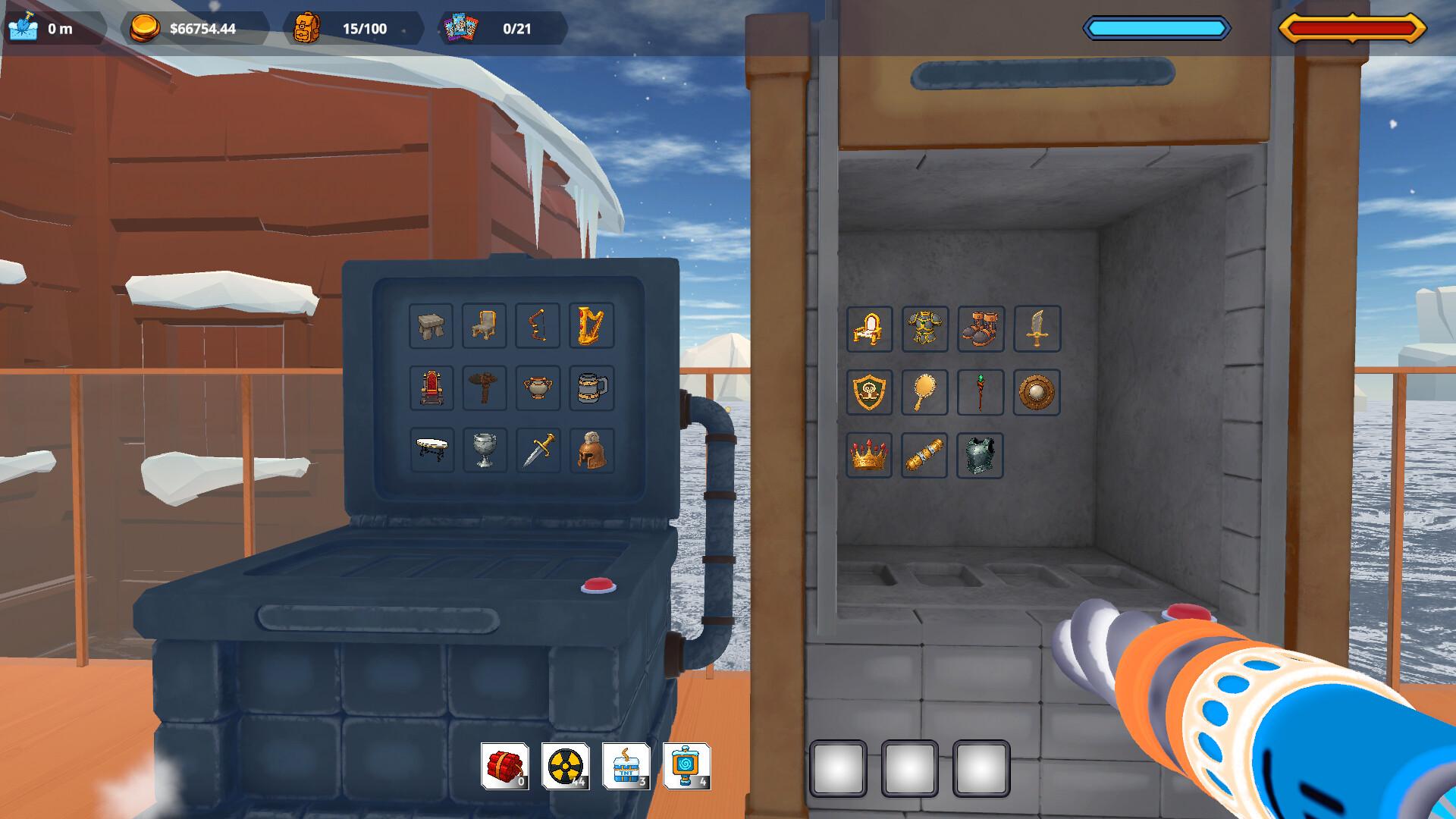This screenshot has width=1456, height=819.
Task: Click the coin icon next to $66754.44
Action: pos(146,30)
